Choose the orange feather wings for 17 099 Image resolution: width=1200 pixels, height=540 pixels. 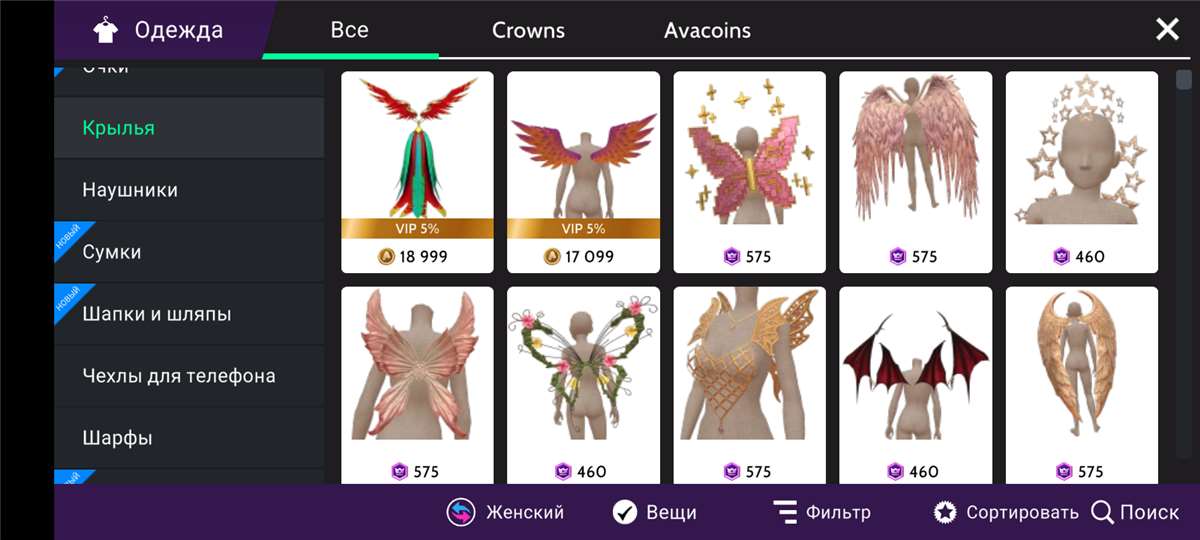(583, 171)
